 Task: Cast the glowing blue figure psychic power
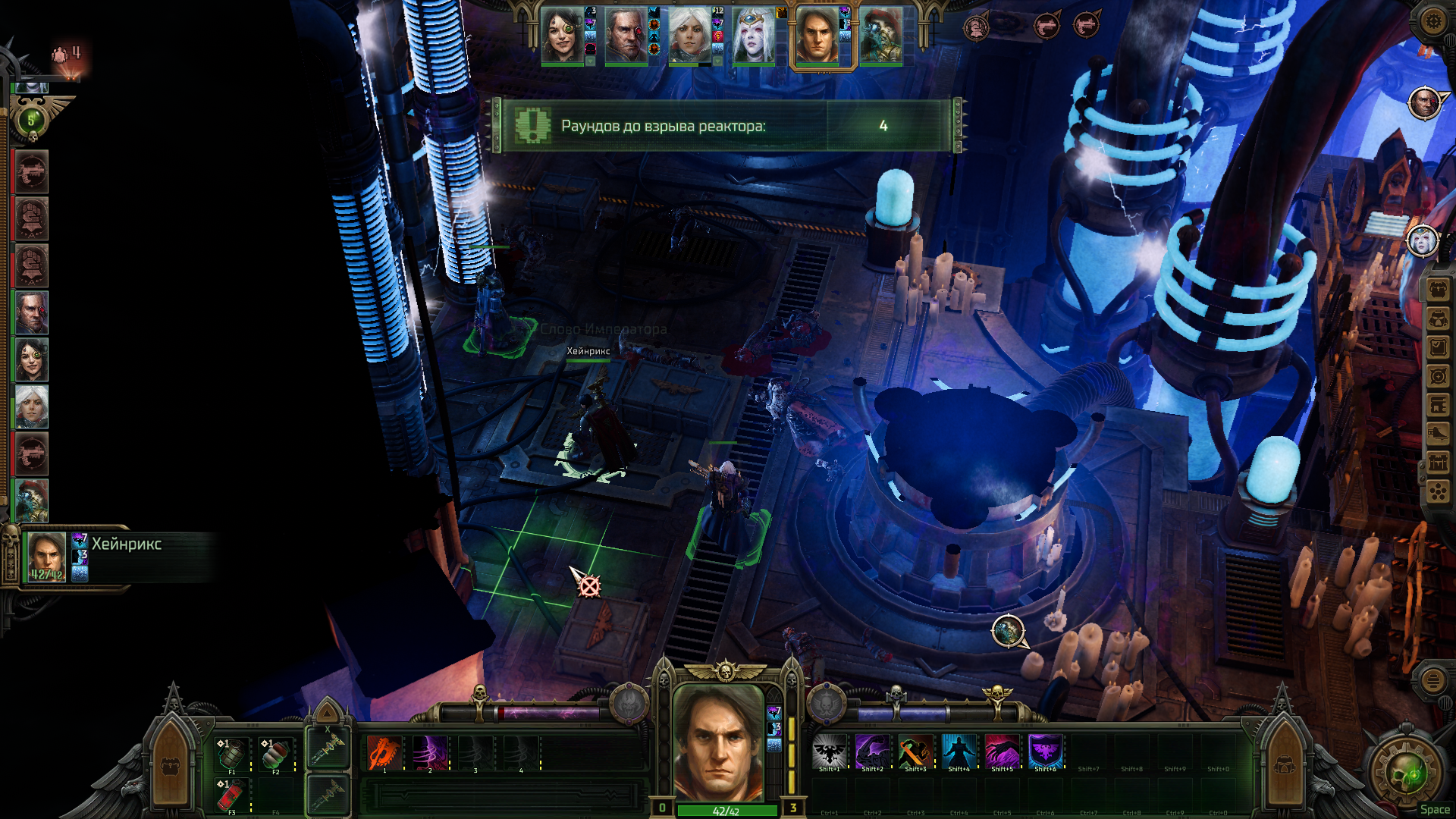[x=959, y=752]
